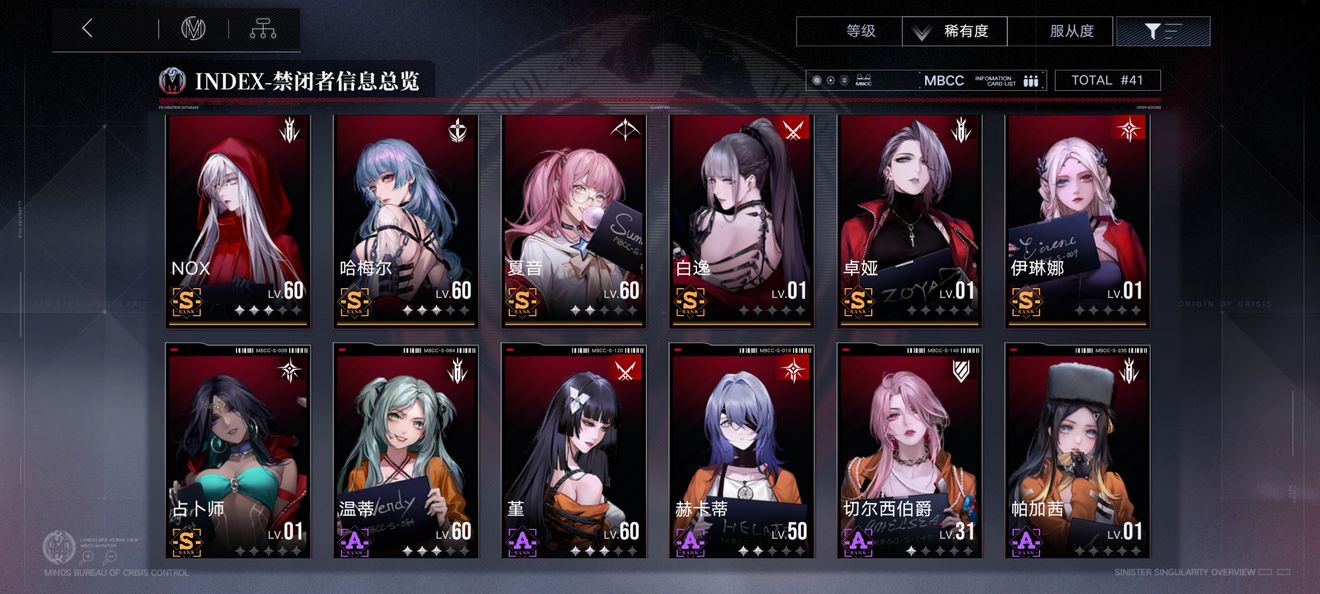Pick the 伊琳娜 character card
1320x594 pixels.
(x=1078, y=220)
